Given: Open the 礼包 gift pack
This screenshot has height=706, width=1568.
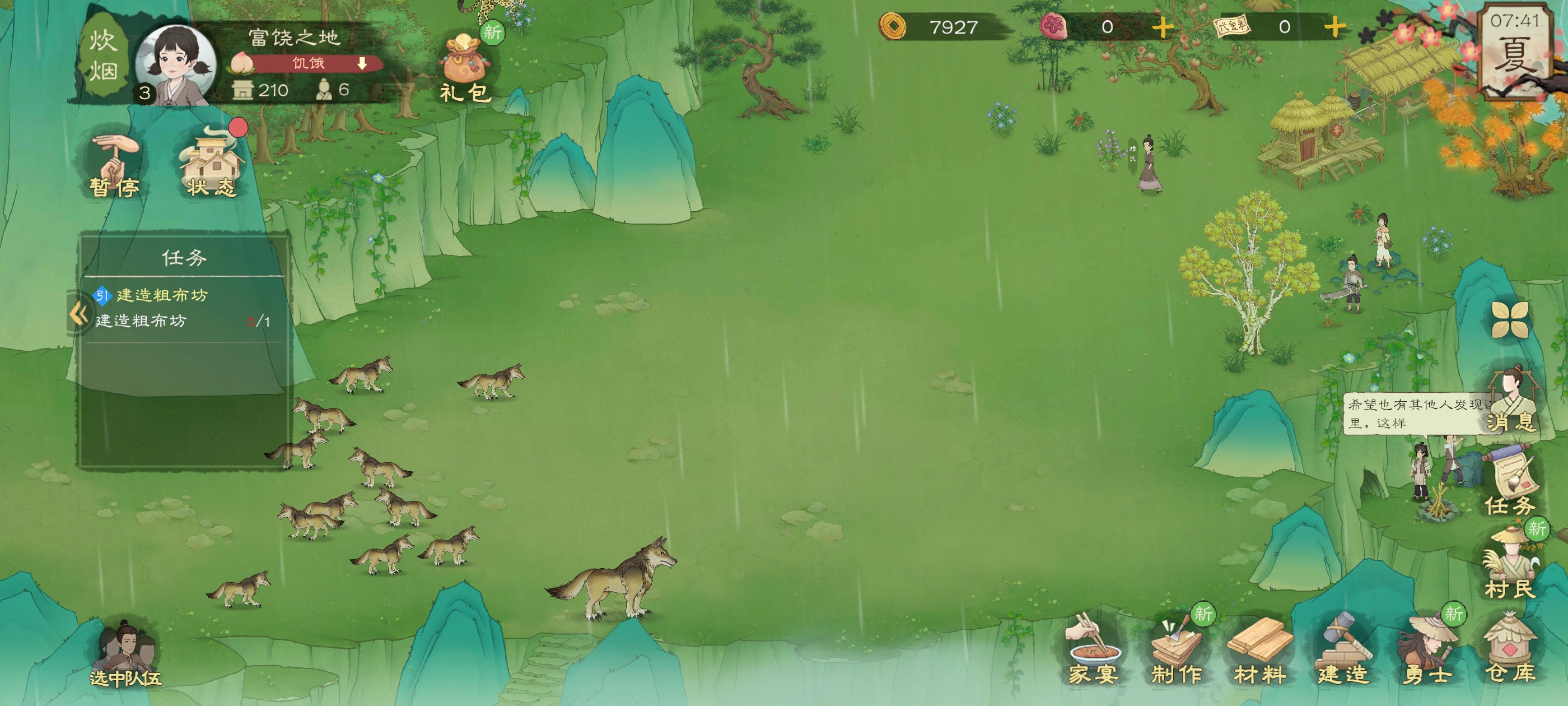Looking at the screenshot, I should [465, 68].
